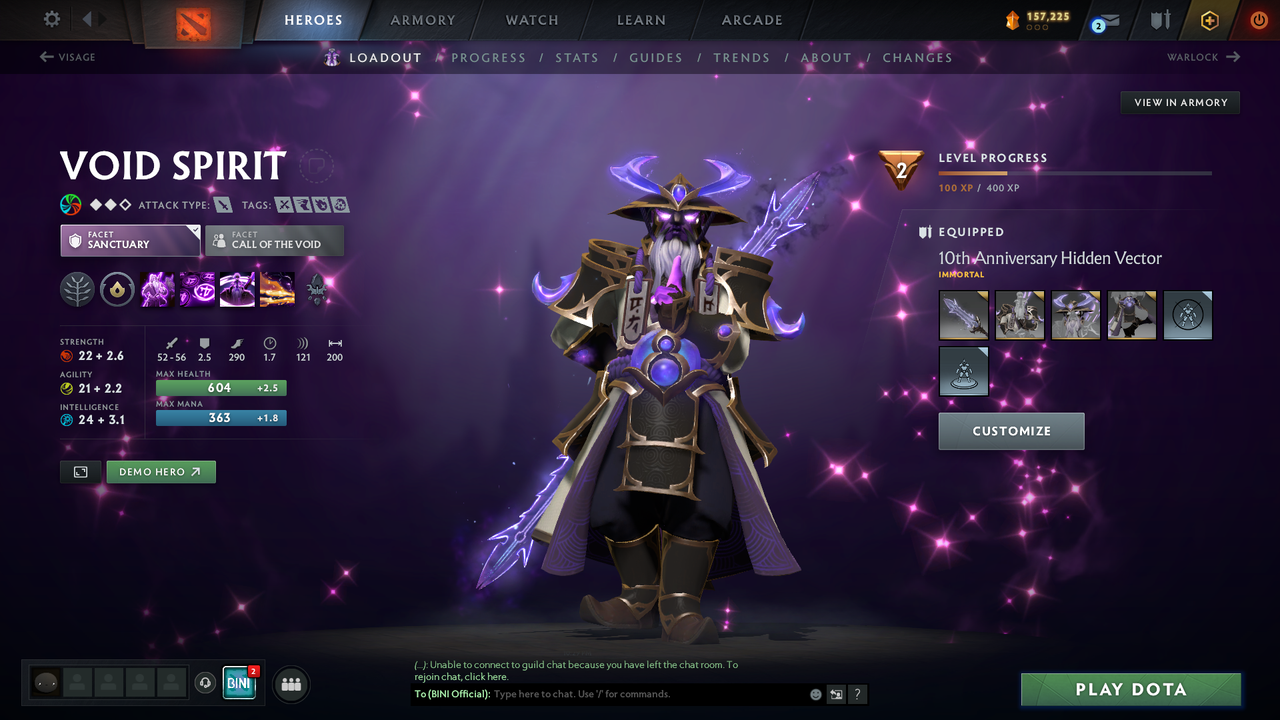Select the Hidden Vector weapon thumbnail
This screenshot has width=1280, height=720.
click(963, 314)
